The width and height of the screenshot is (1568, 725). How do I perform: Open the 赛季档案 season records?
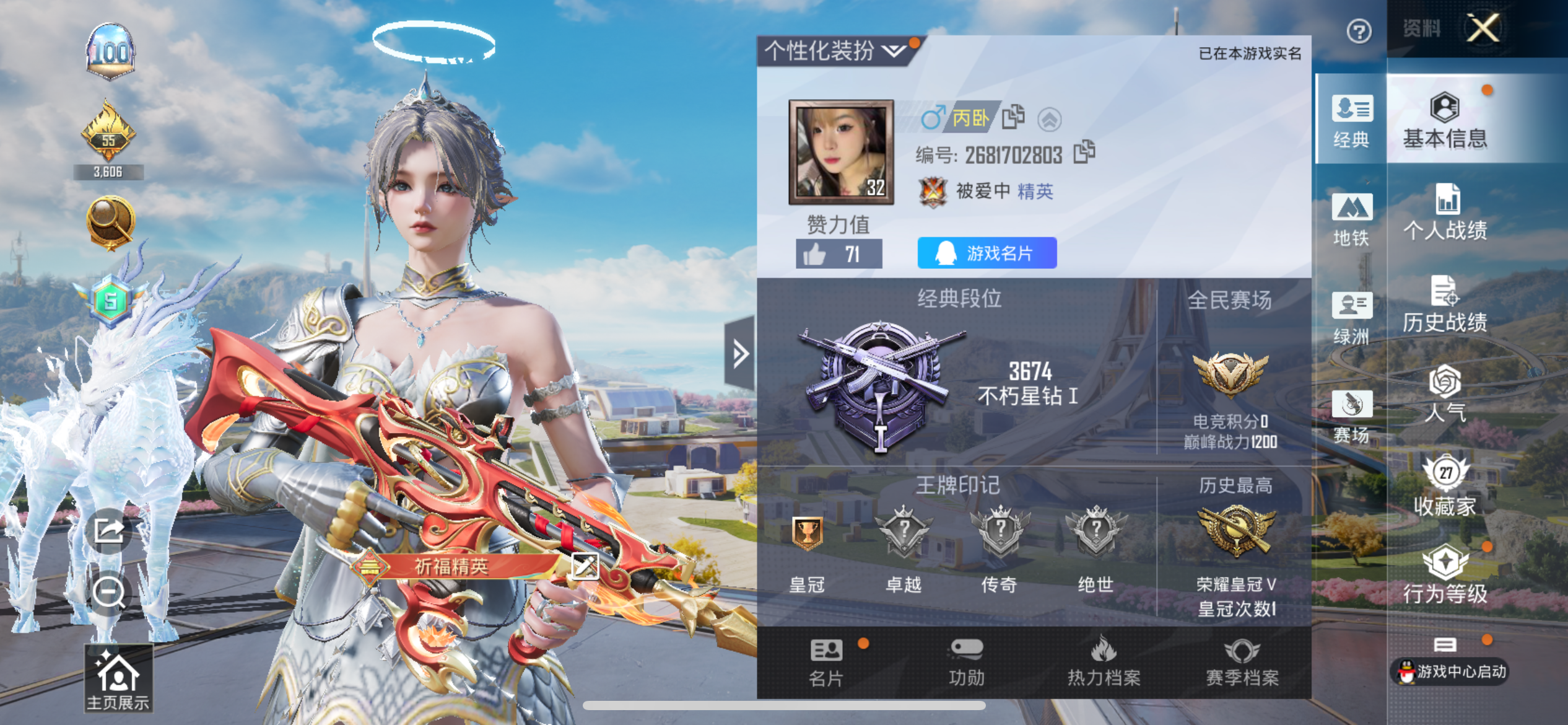click(1242, 663)
